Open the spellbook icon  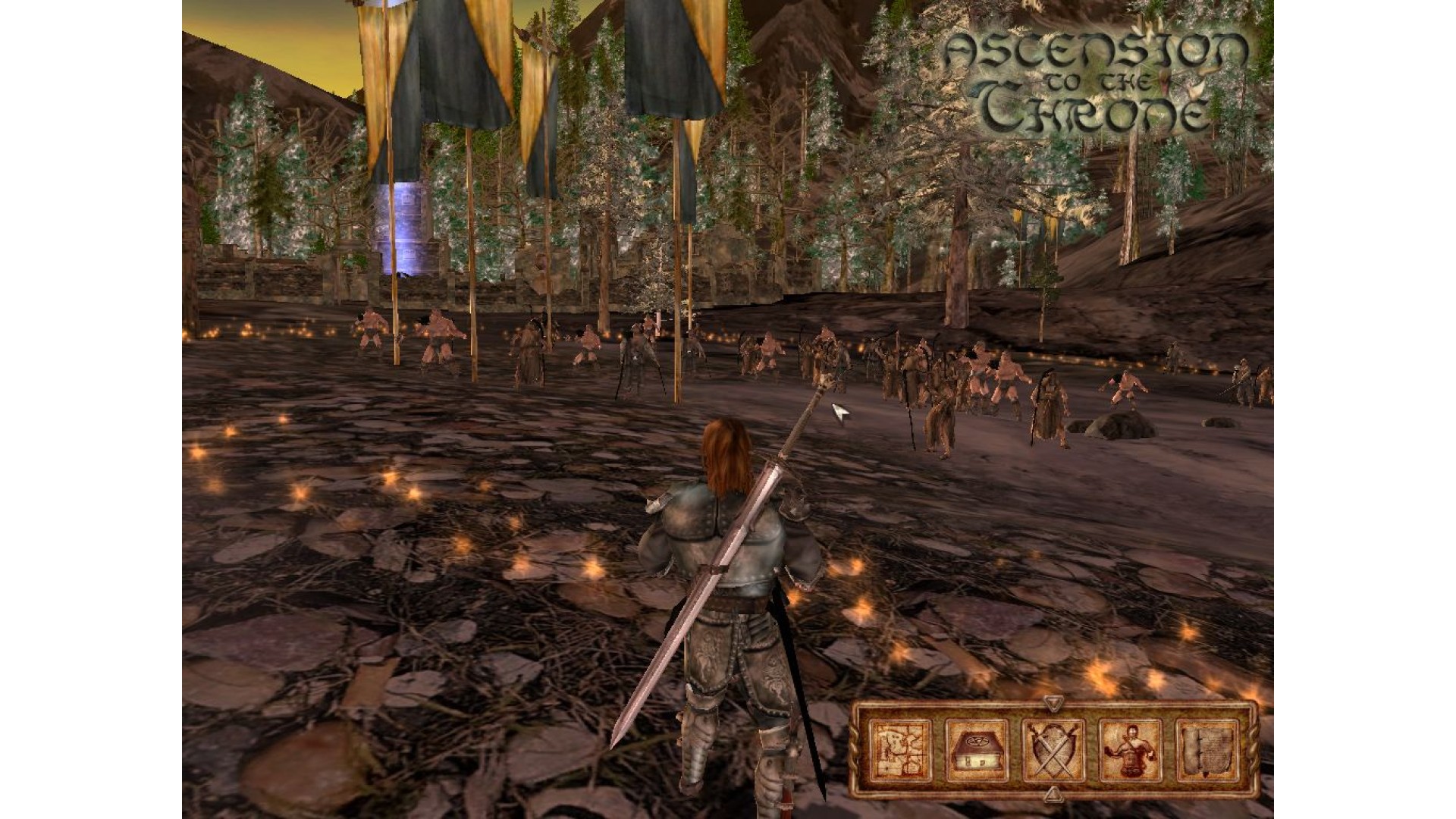976,750
